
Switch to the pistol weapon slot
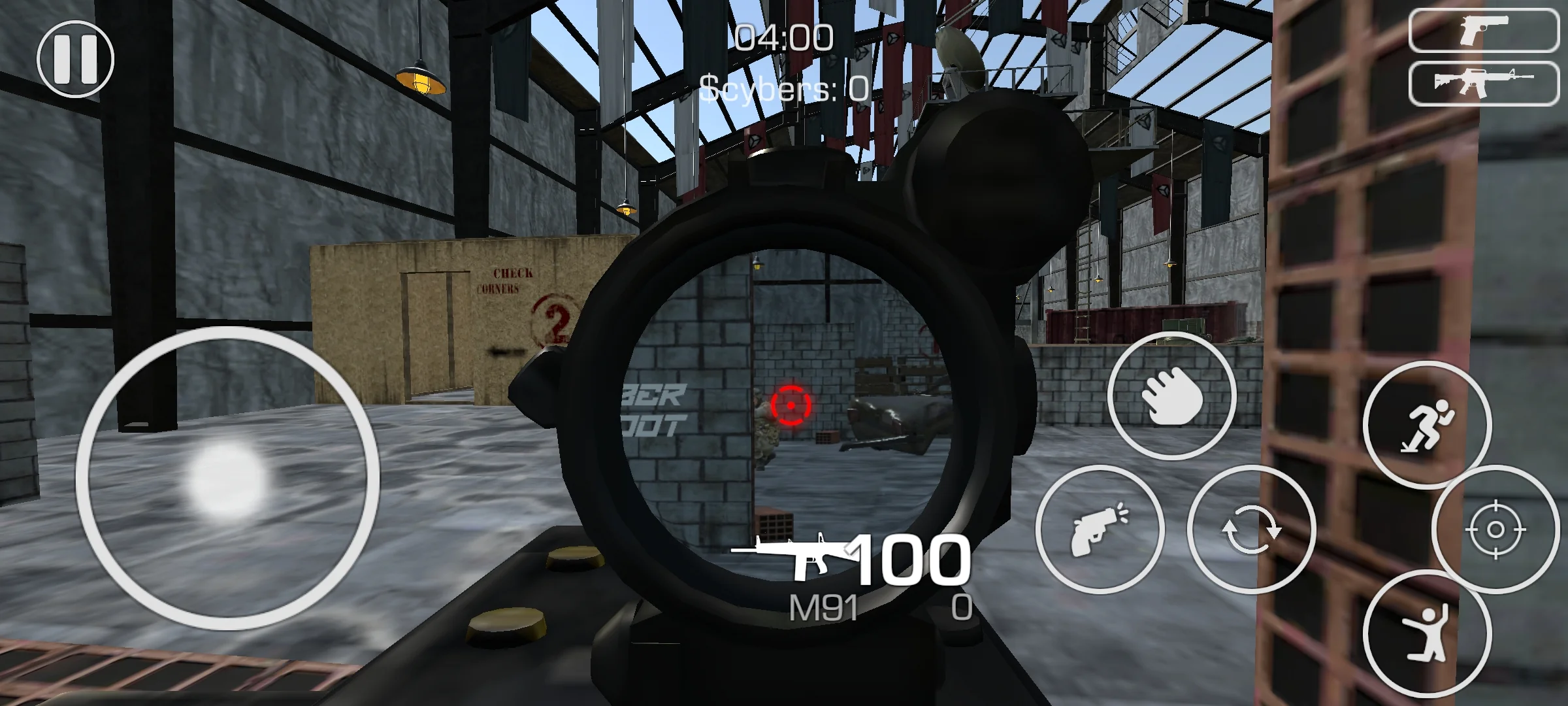point(1483,30)
